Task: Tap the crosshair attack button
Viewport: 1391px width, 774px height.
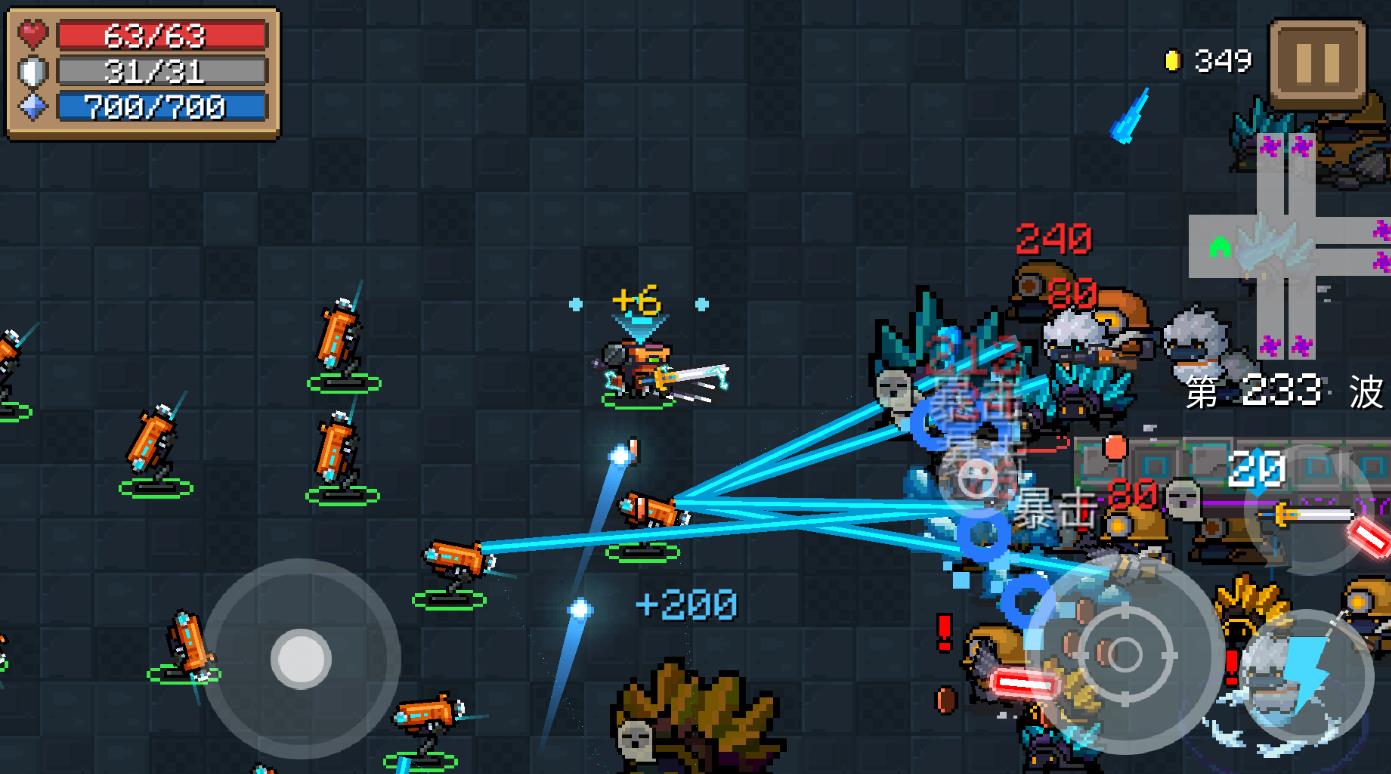Action: point(1125,655)
